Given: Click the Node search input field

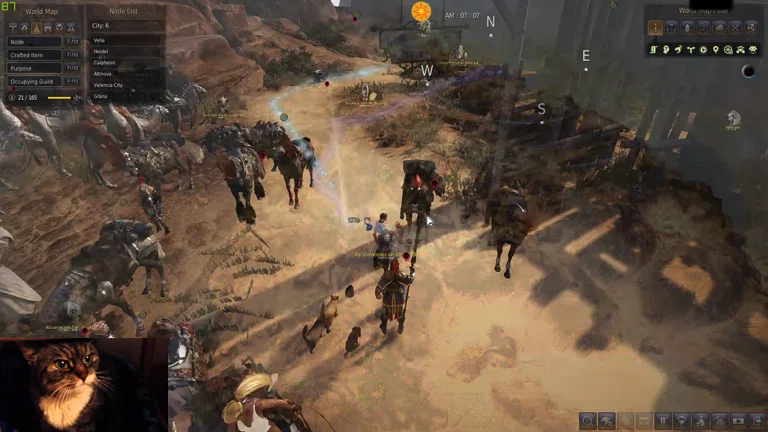Looking at the screenshot, I should [x=34, y=41].
